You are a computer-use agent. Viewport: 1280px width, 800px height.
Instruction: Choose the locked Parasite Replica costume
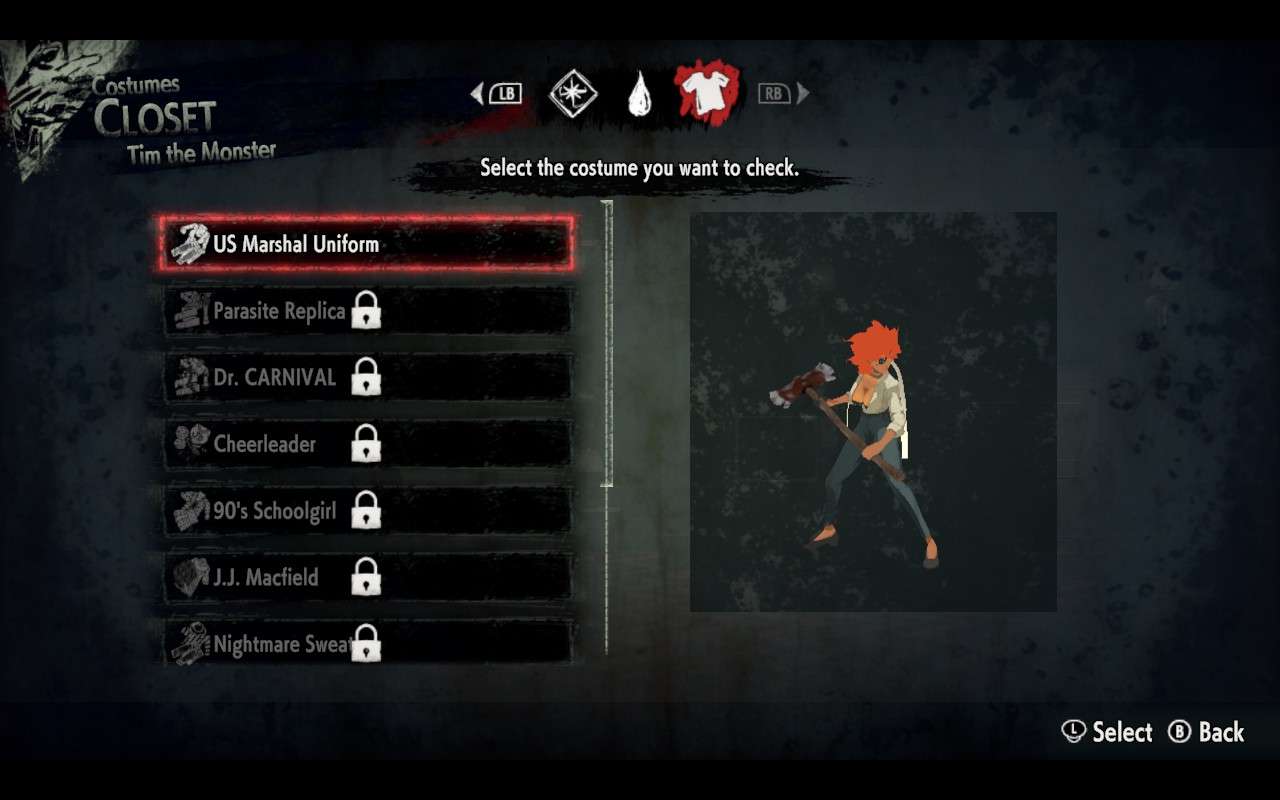tap(366, 311)
